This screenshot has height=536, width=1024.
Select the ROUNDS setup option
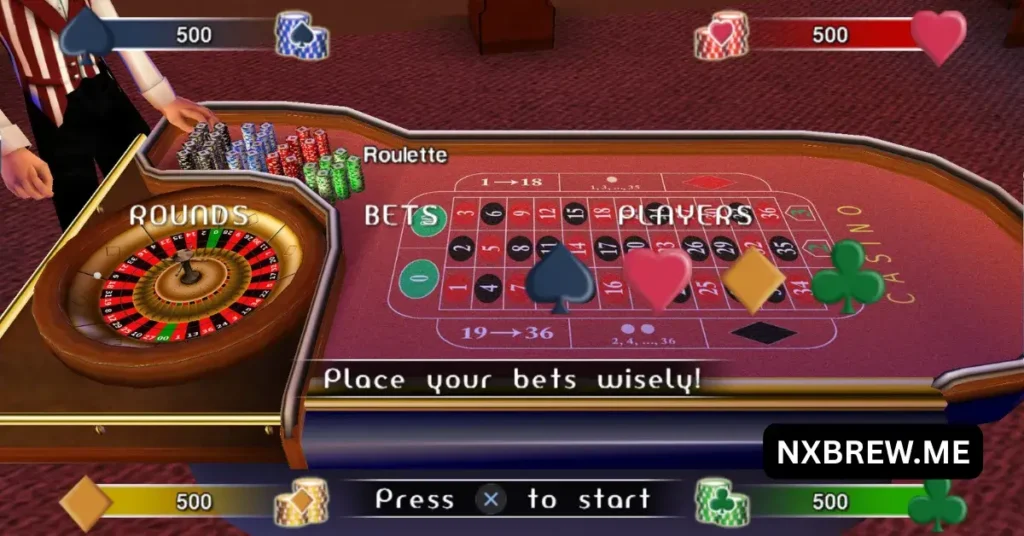coord(188,215)
